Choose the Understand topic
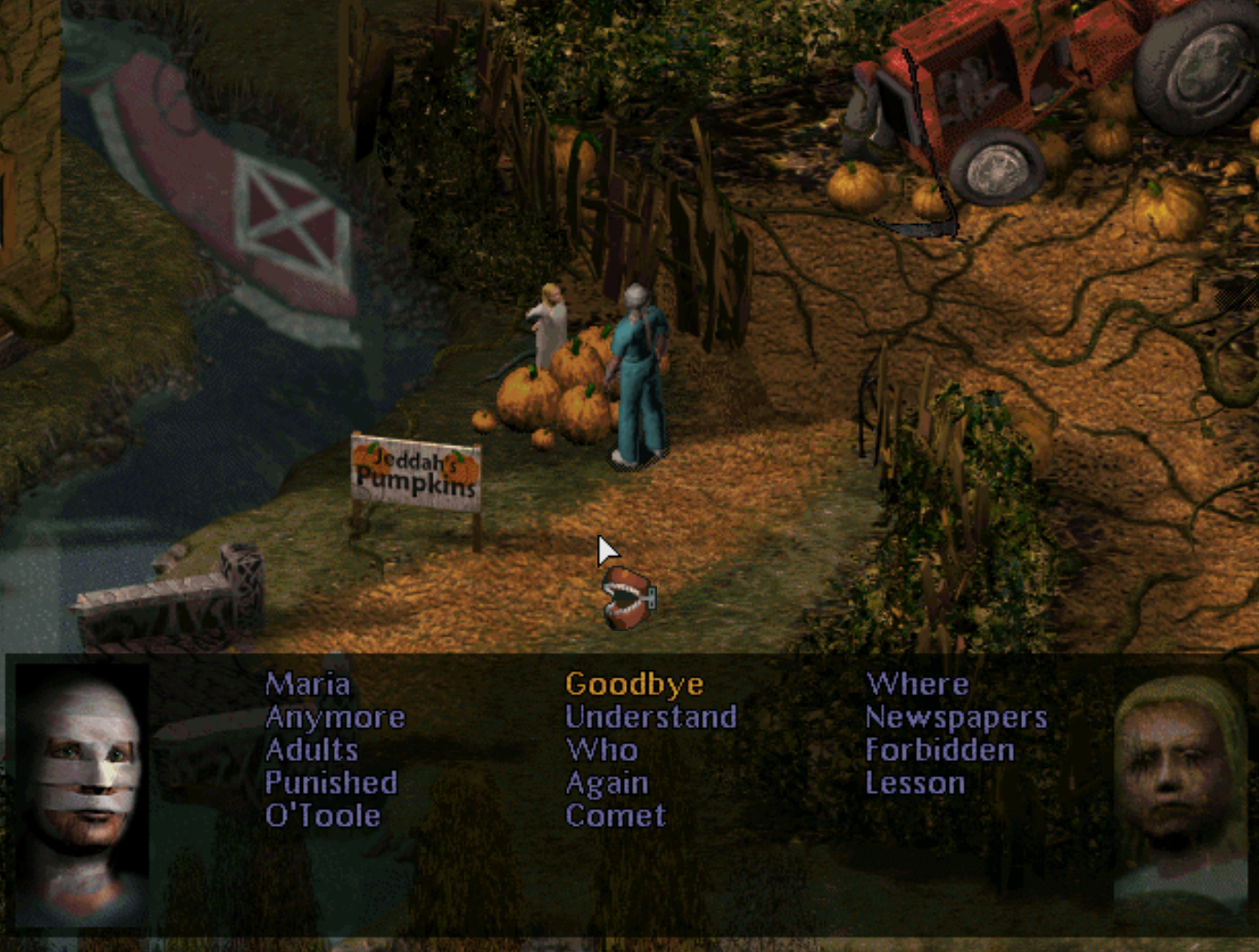Image resolution: width=1259 pixels, height=952 pixels. point(651,717)
